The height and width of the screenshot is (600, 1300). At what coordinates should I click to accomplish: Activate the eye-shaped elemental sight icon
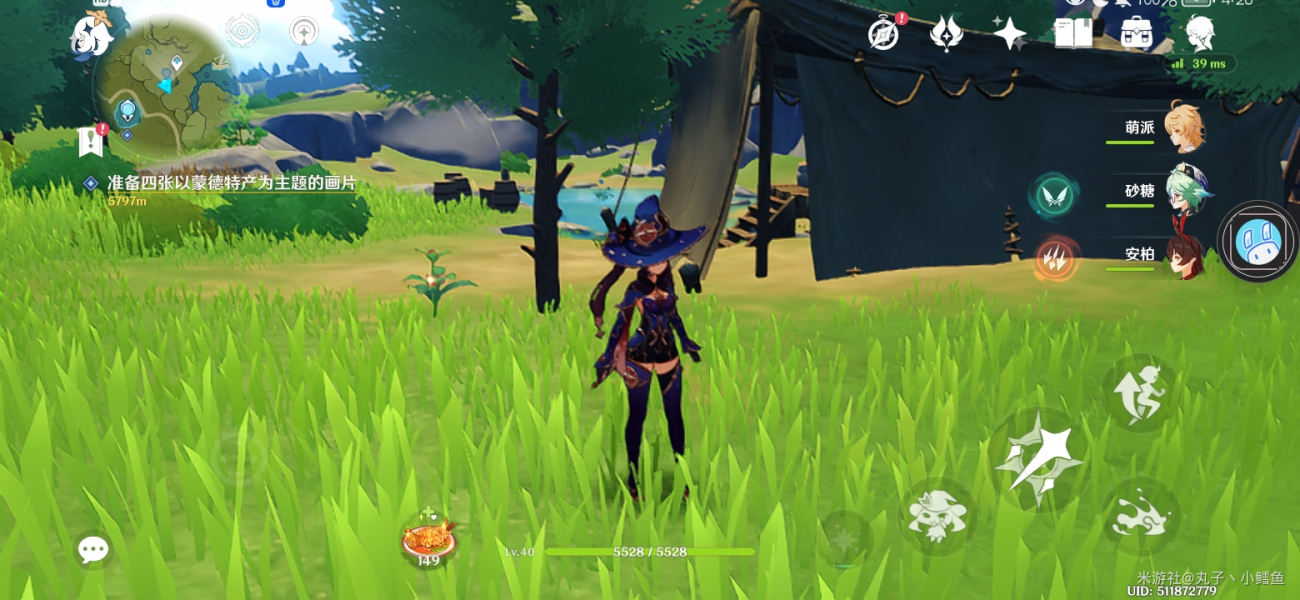pos(242,32)
